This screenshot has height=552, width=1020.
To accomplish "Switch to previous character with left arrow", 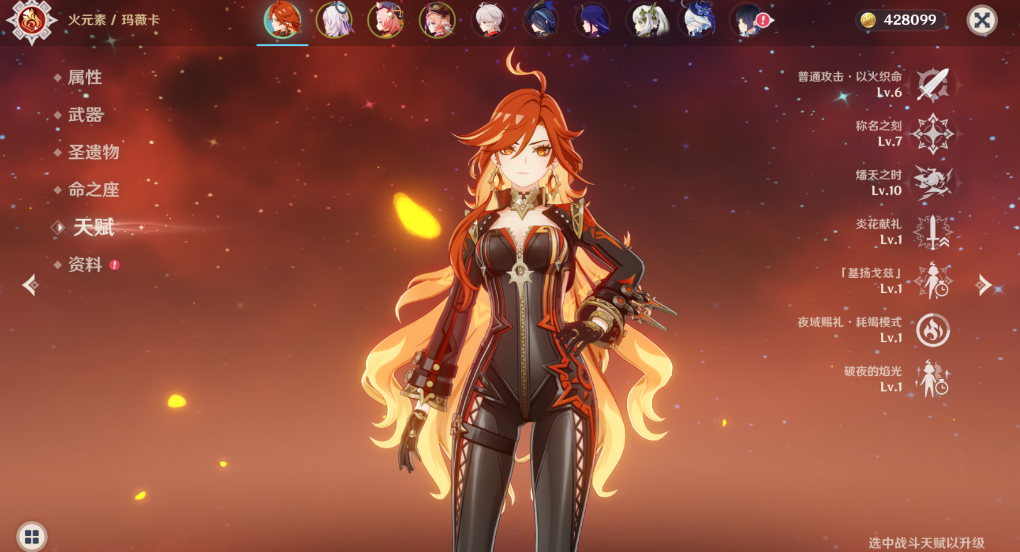I will (x=30, y=285).
